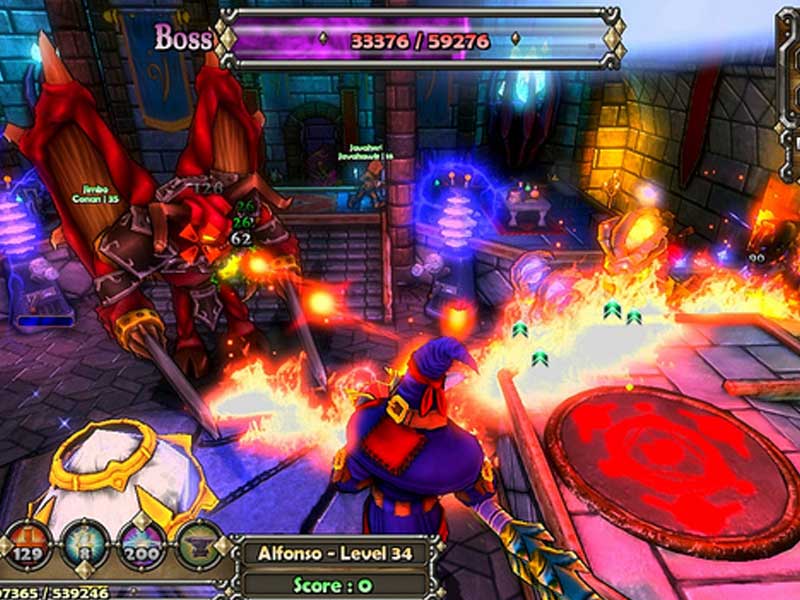Viewport: 800px width, 600px height.
Task: Open the anvil repair icon
Action: point(198,544)
